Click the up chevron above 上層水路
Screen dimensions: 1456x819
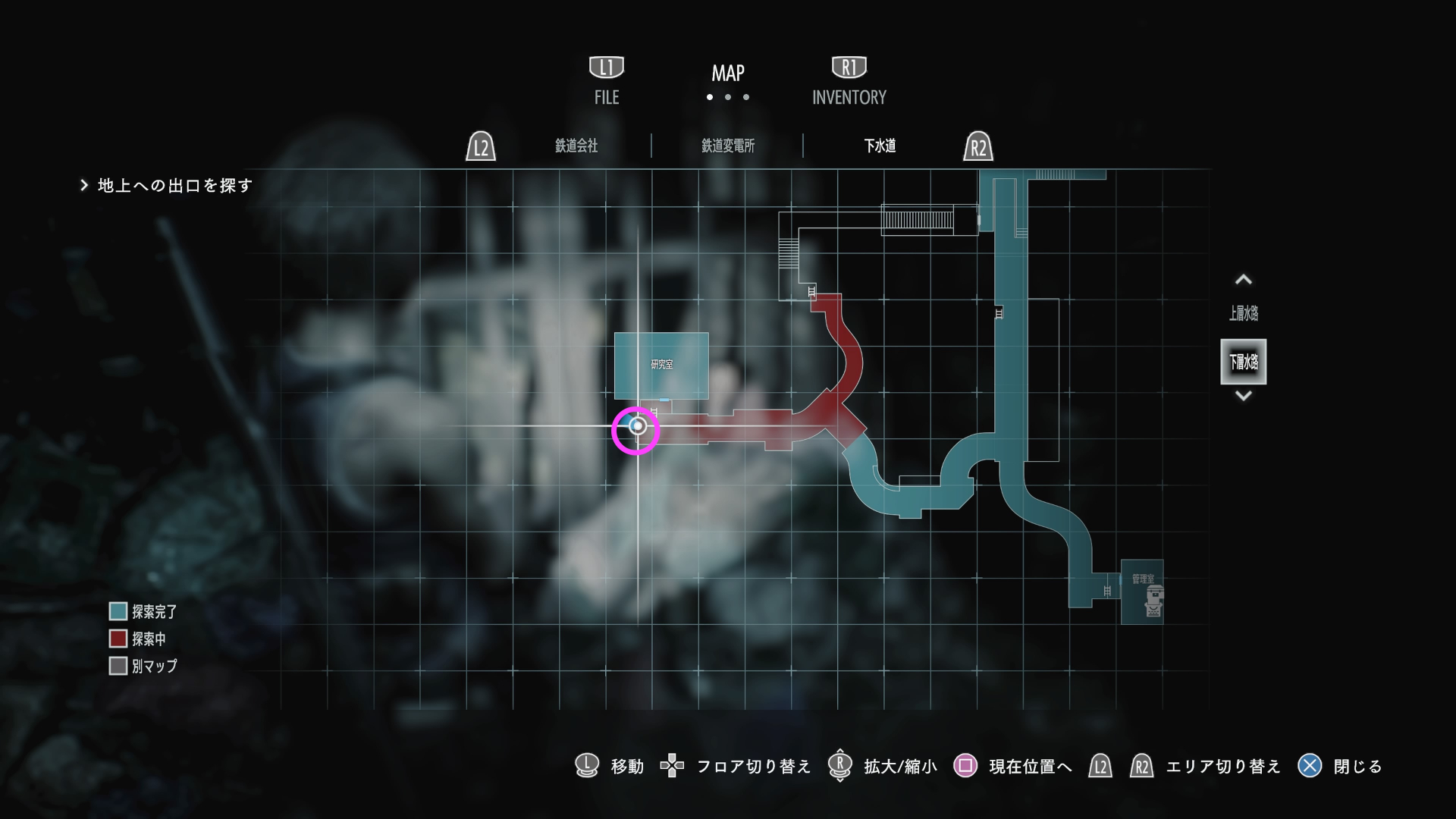tap(1244, 279)
